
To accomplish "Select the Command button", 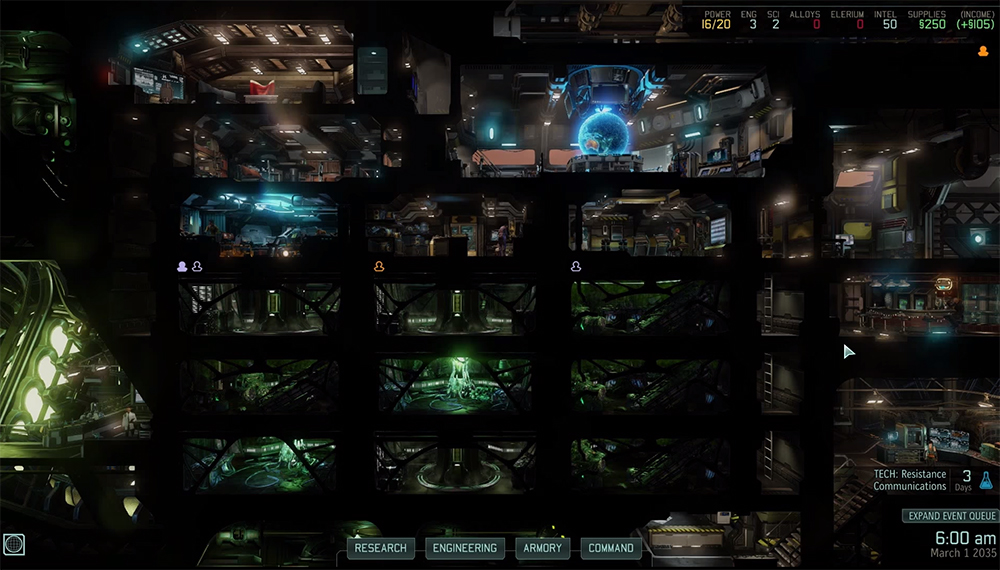I will pyautogui.click(x=611, y=548).
